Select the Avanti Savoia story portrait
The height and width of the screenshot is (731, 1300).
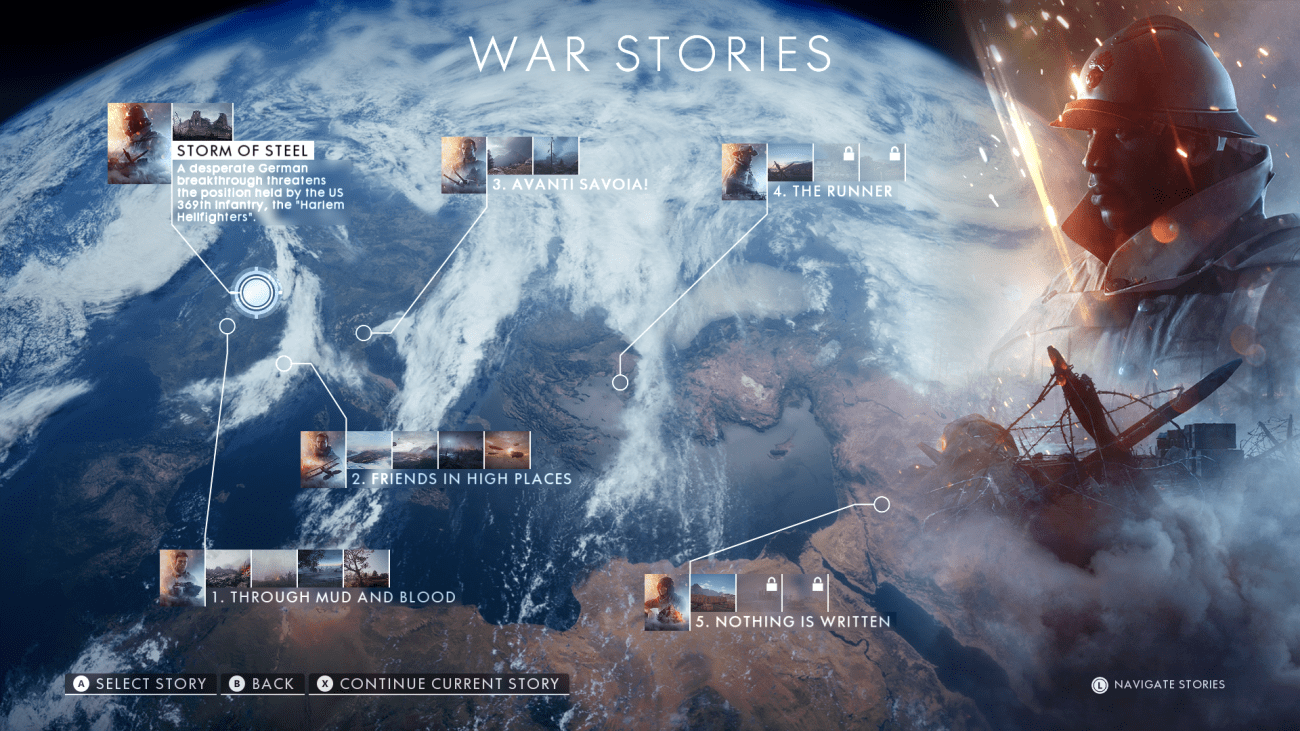pos(461,166)
